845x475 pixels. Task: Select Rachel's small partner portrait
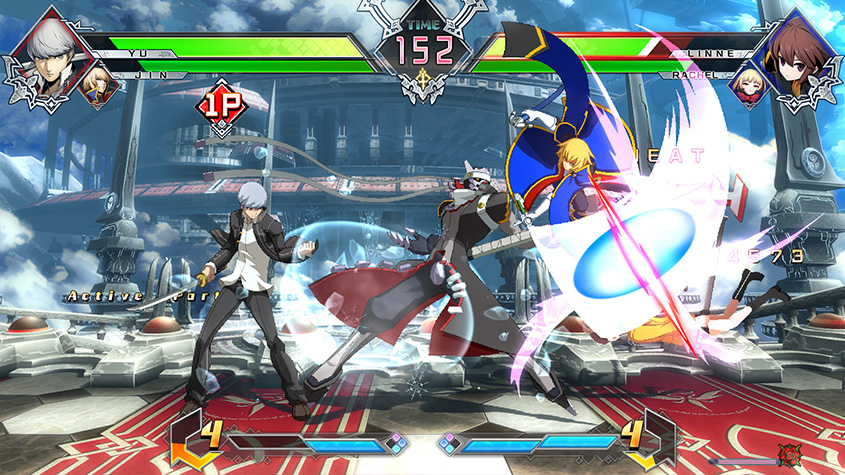(x=746, y=84)
